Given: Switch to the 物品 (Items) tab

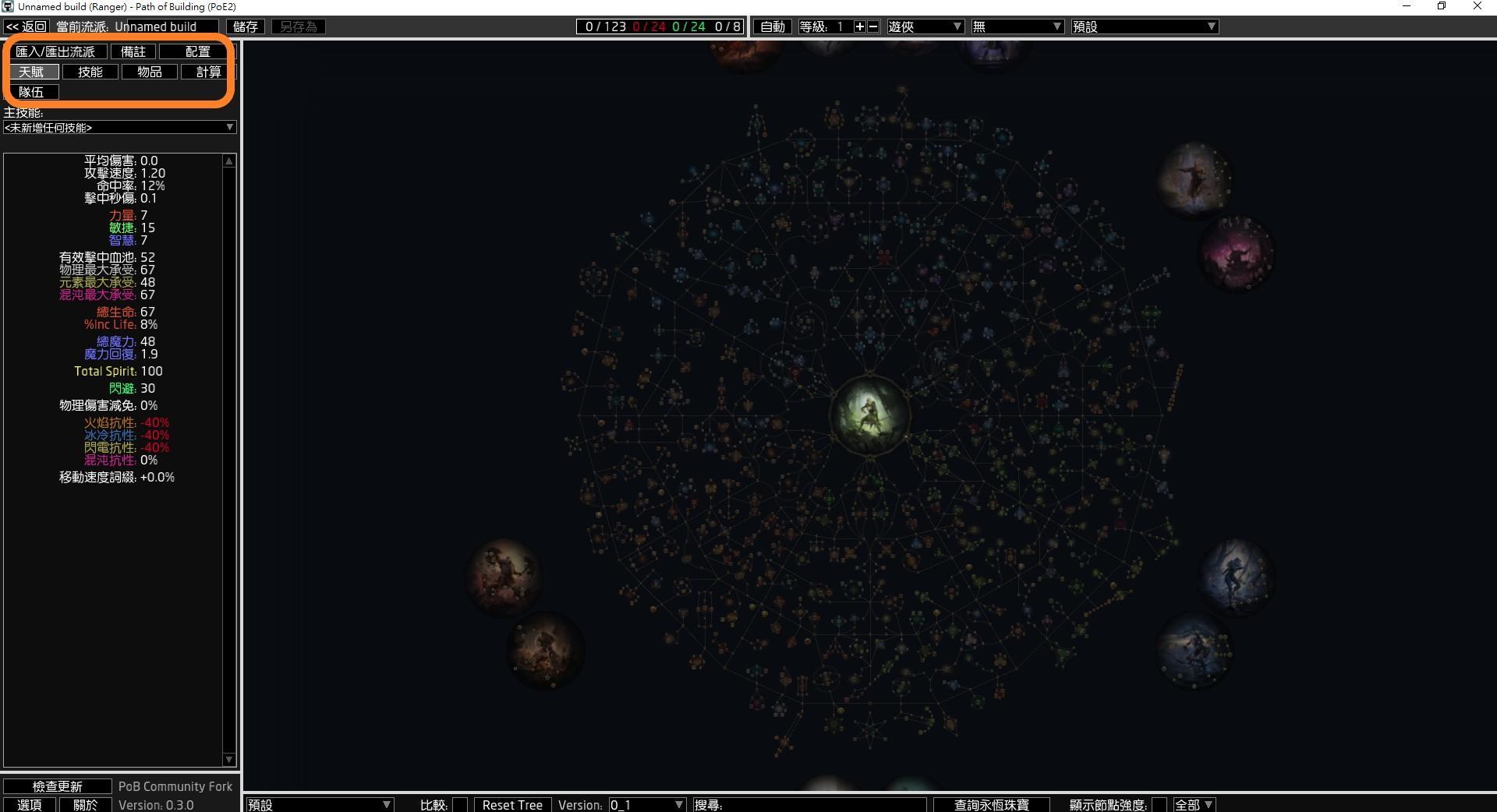Looking at the screenshot, I should pyautogui.click(x=149, y=72).
